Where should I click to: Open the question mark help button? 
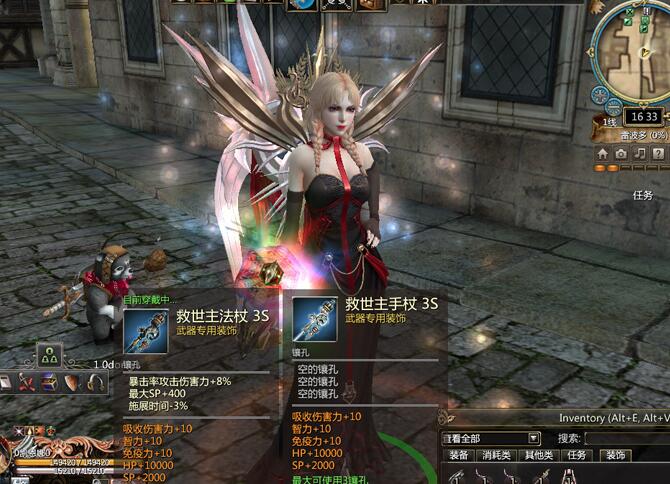[659, 154]
